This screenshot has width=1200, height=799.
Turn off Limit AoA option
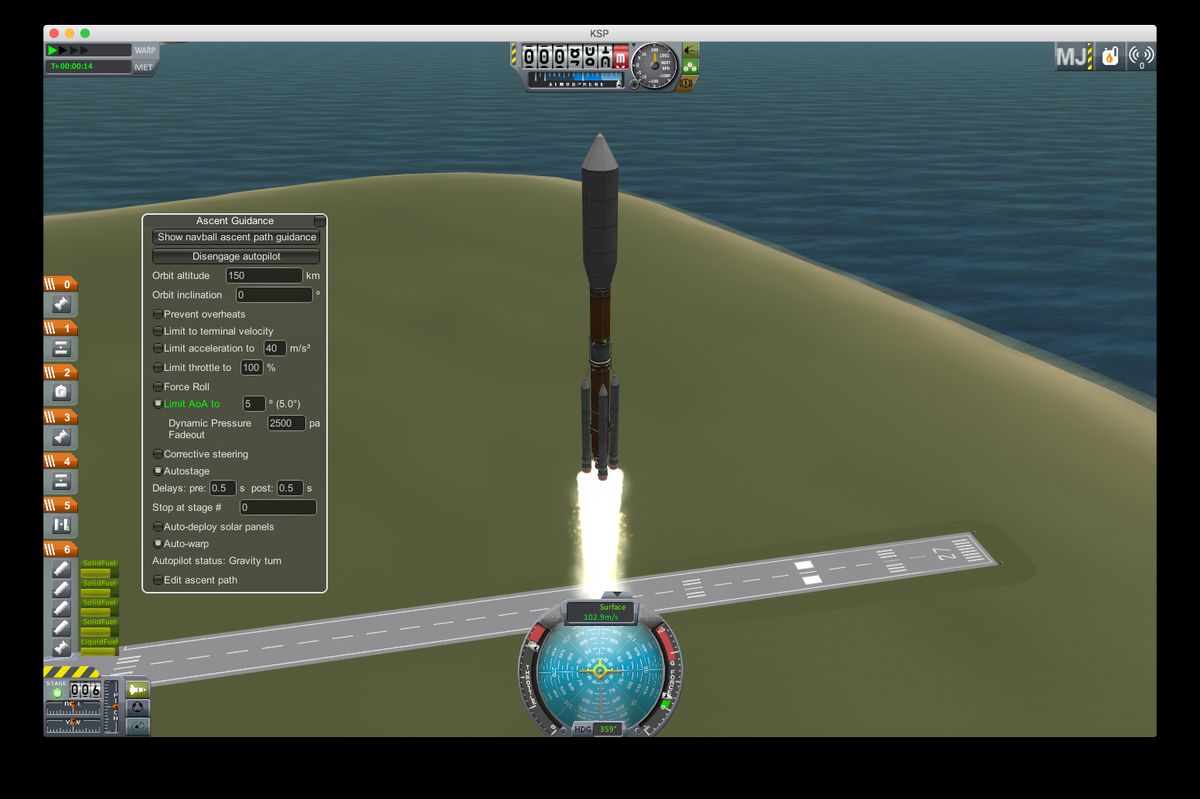pyautogui.click(x=158, y=404)
